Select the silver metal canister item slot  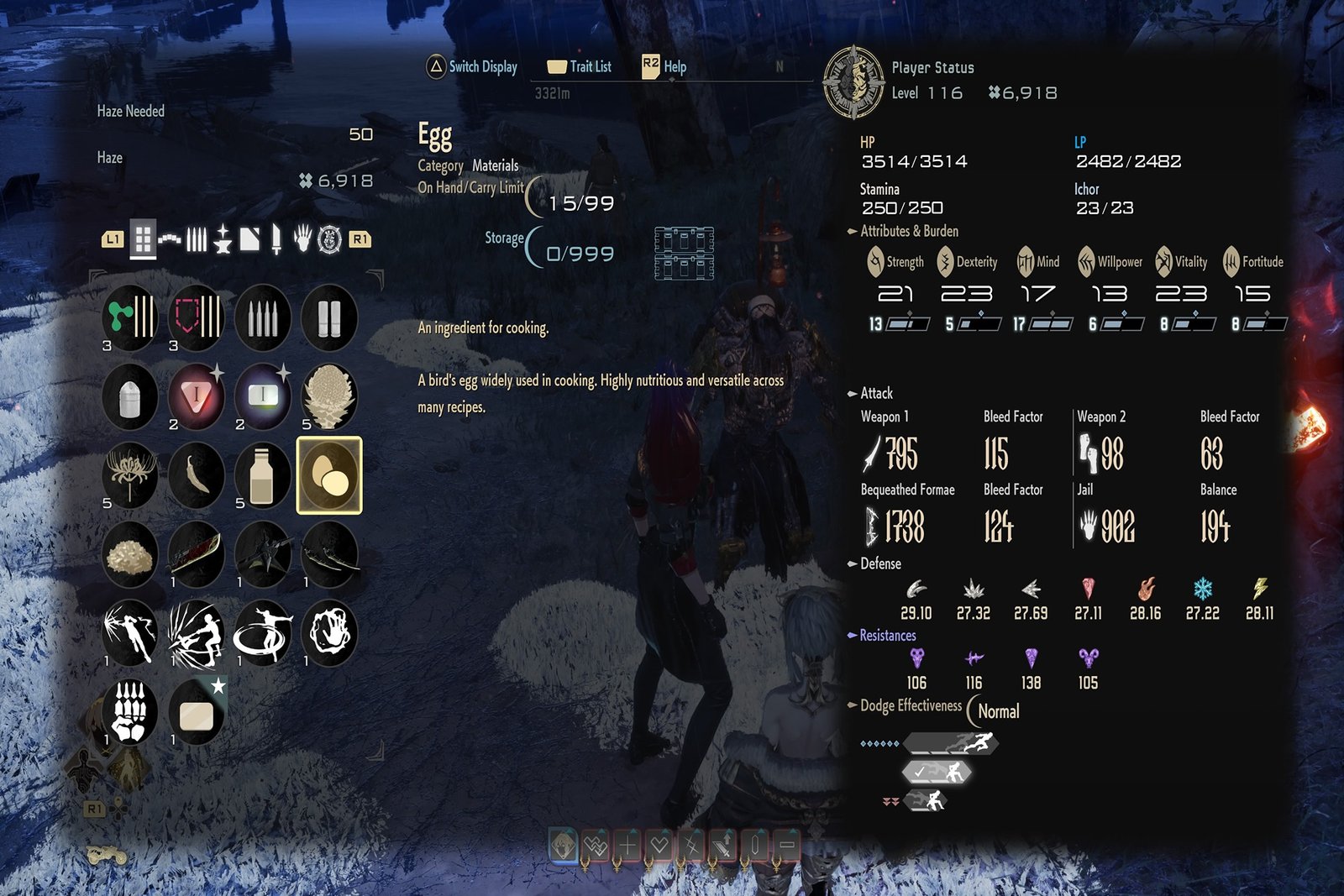[129, 396]
